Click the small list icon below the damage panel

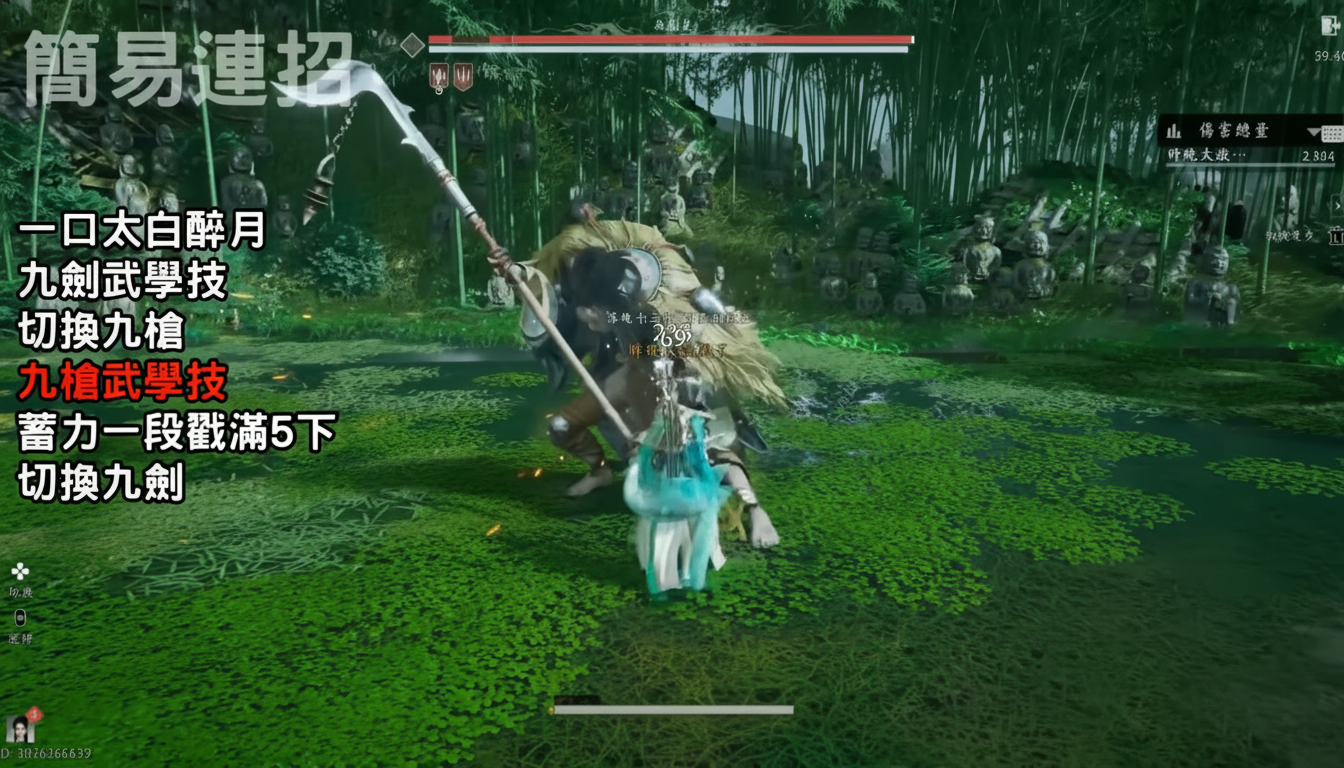tap(1337, 235)
